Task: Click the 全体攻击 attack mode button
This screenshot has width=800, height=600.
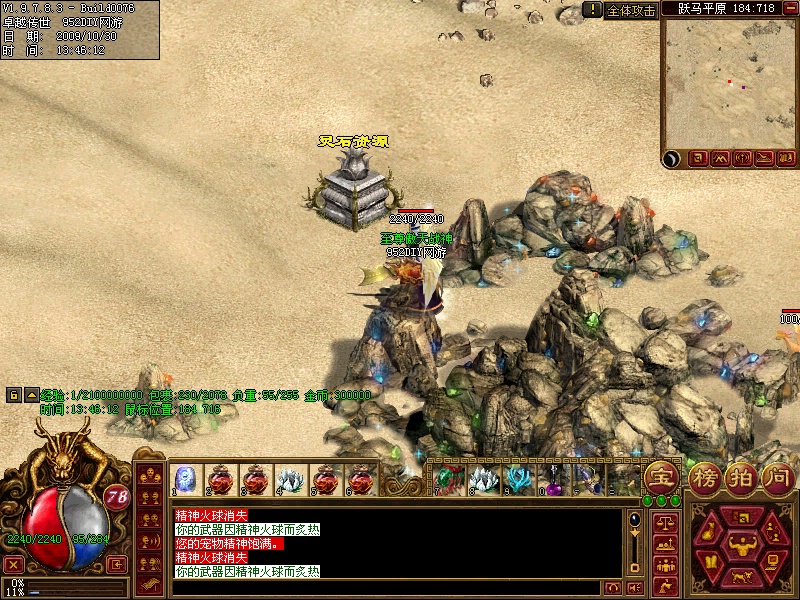Action: (632, 10)
